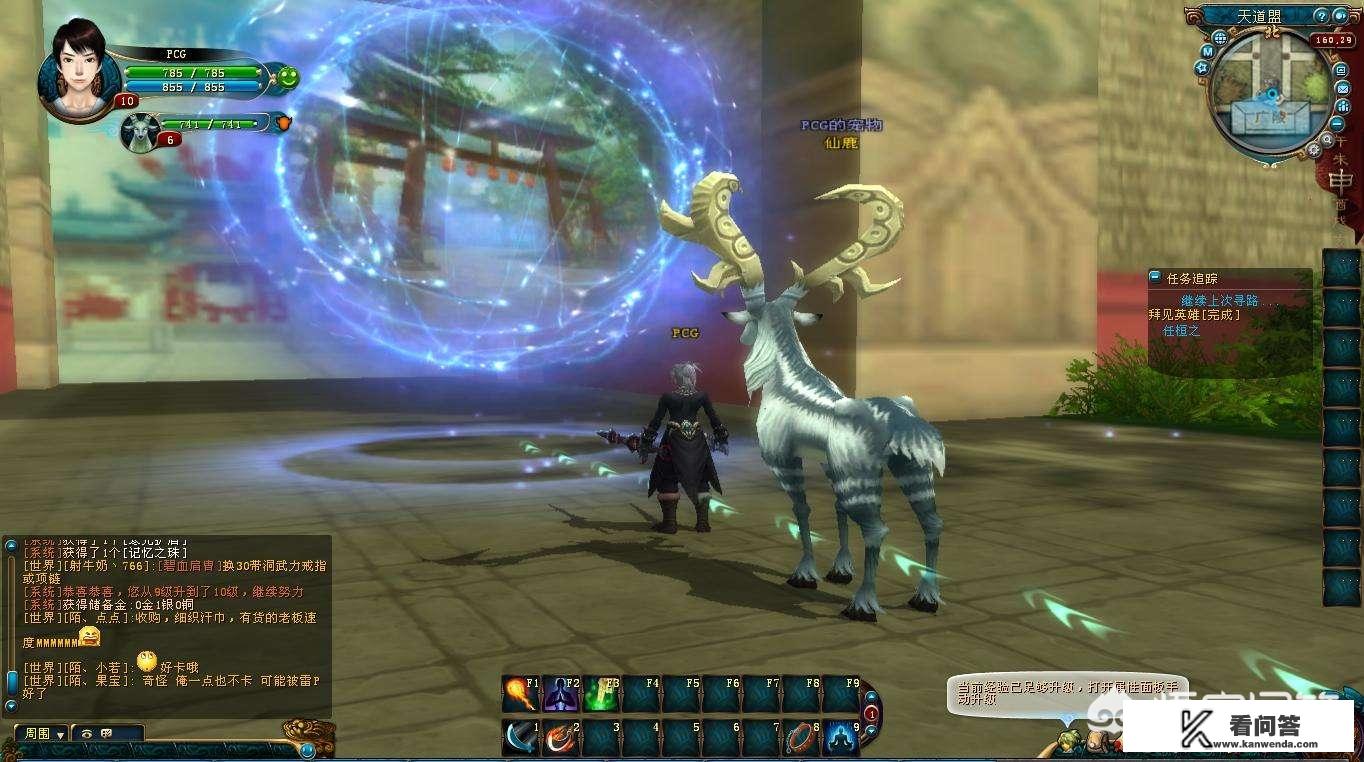This screenshot has height=762, width=1364.
Task: Open the 周围 chat channel dropdown
Action: (44, 733)
